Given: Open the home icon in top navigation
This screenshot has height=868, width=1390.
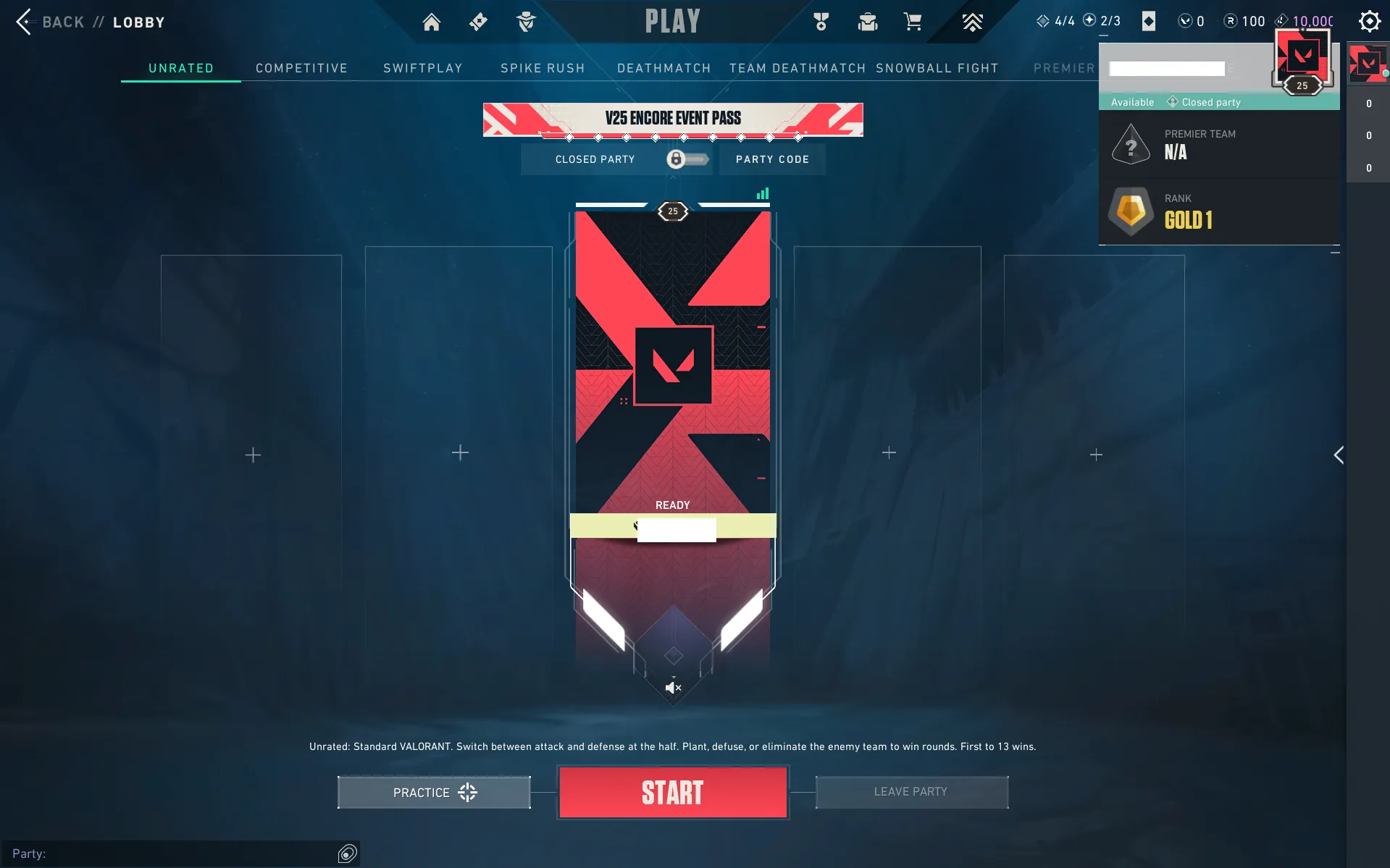Looking at the screenshot, I should tap(432, 22).
